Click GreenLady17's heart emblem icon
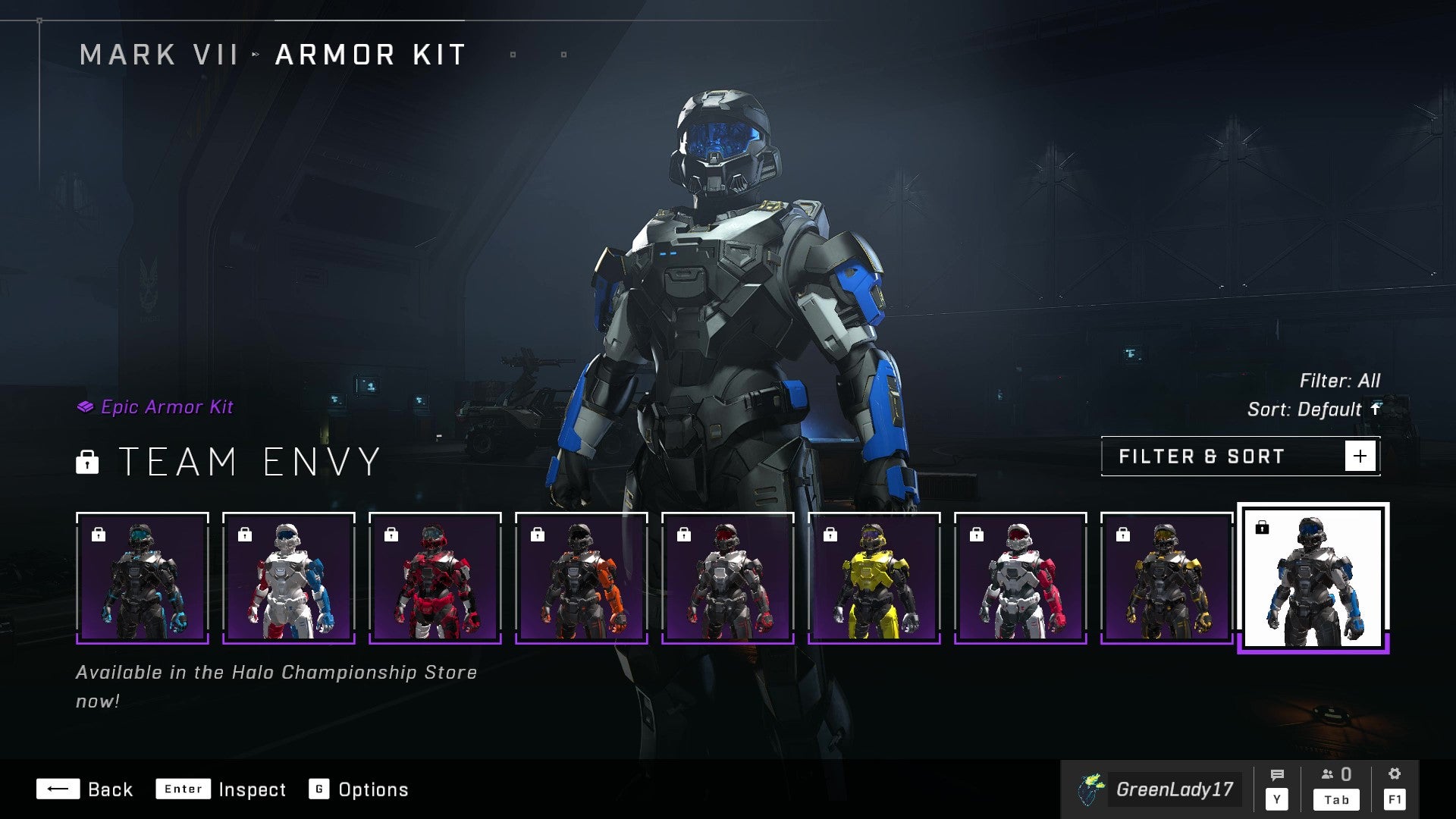 1090,789
